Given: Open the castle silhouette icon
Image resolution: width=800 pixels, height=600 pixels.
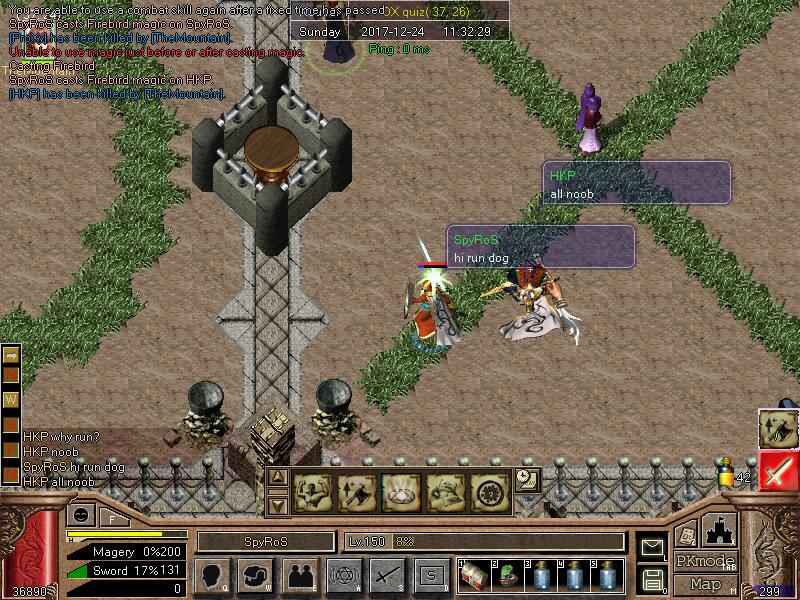Looking at the screenshot, I should (720, 528).
